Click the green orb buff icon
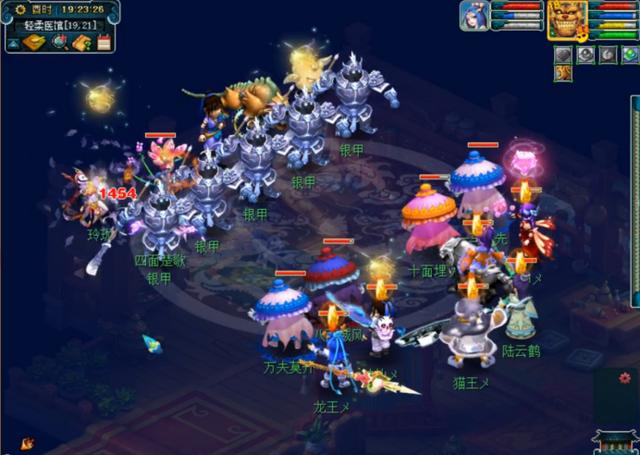Viewport: 640px width, 455px height. [630, 55]
